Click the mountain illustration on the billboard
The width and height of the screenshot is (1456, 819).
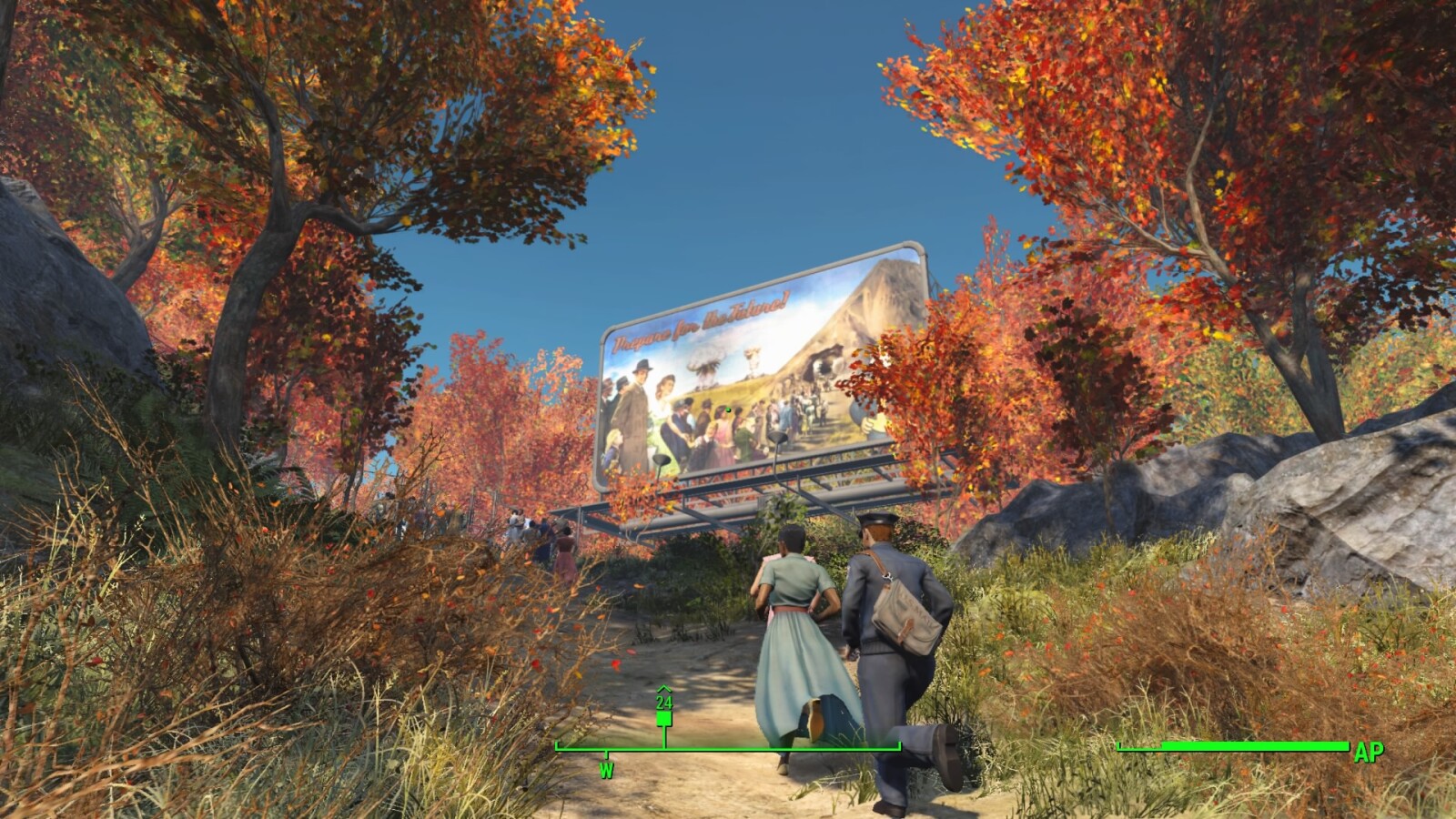click(x=880, y=298)
